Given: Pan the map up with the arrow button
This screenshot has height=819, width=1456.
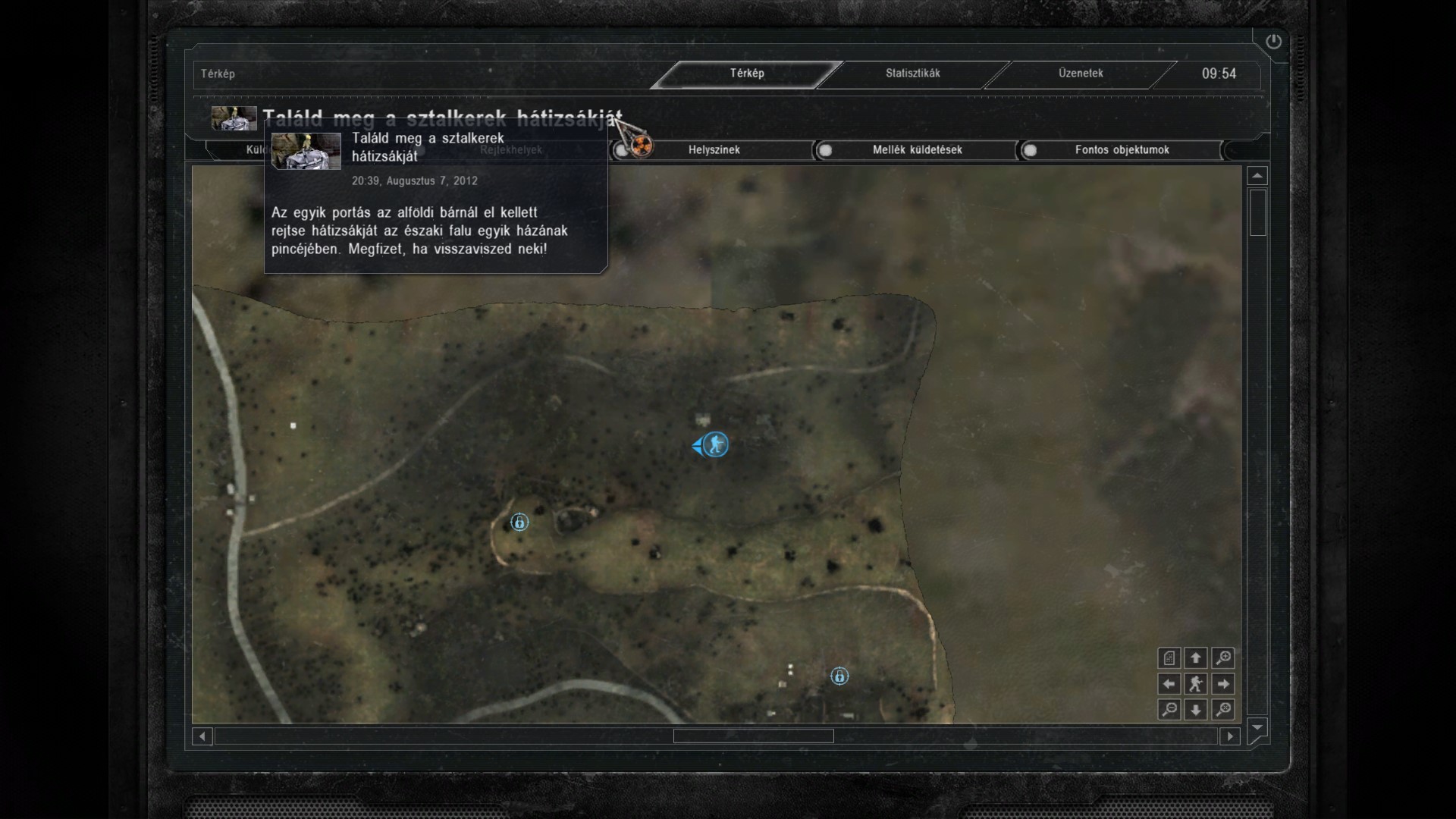Looking at the screenshot, I should click(x=1196, y=658).
